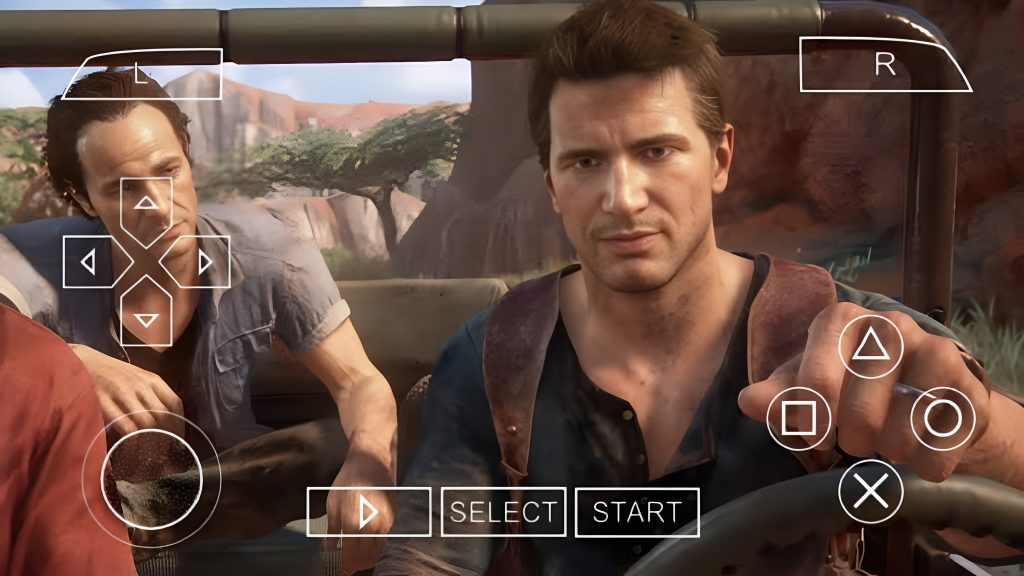This screenshot has height=576, width=1024.
Task: Tap the triangle action button
Action: tap(870, 345)
